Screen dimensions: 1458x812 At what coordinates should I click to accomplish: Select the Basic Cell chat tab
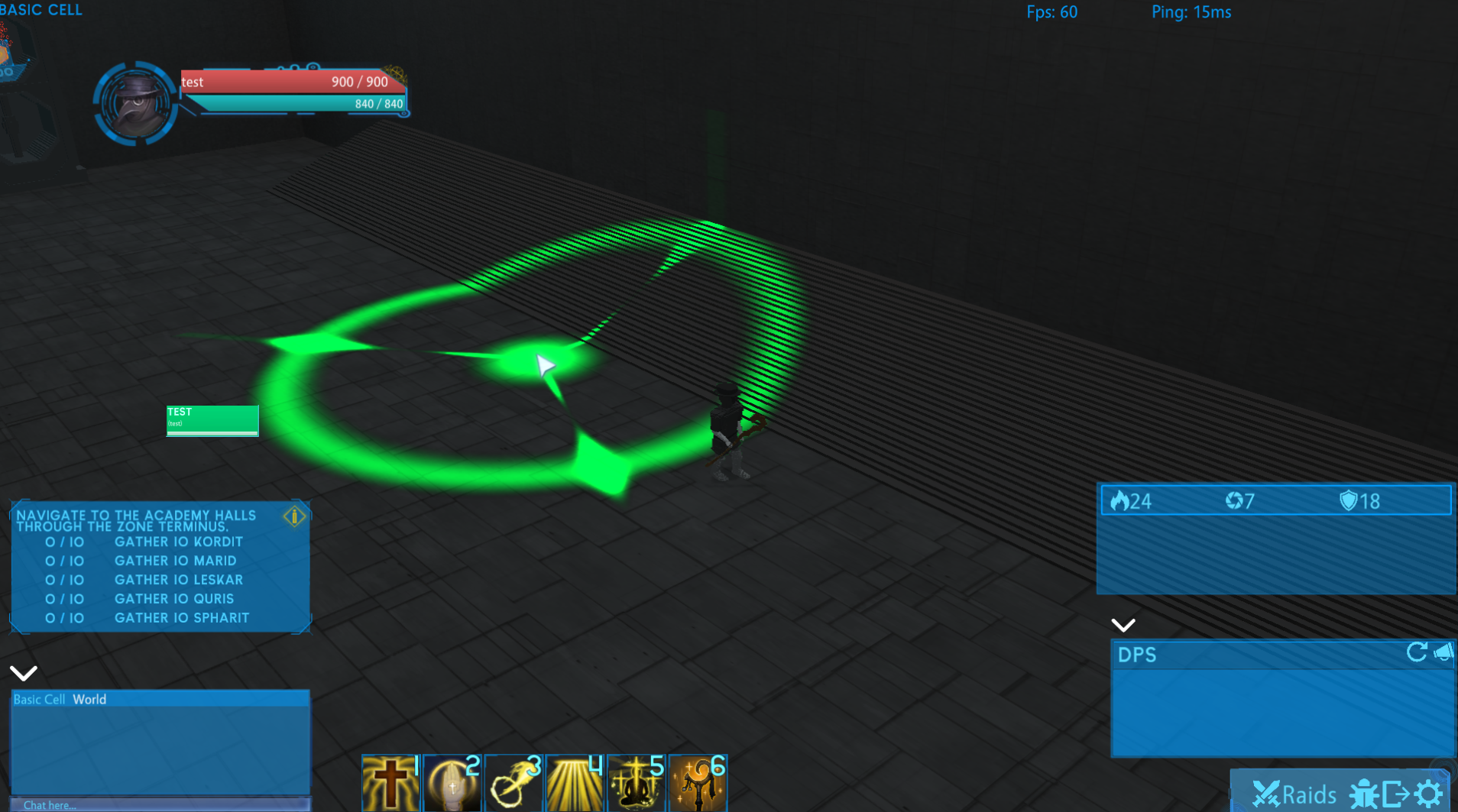[39, 699]
